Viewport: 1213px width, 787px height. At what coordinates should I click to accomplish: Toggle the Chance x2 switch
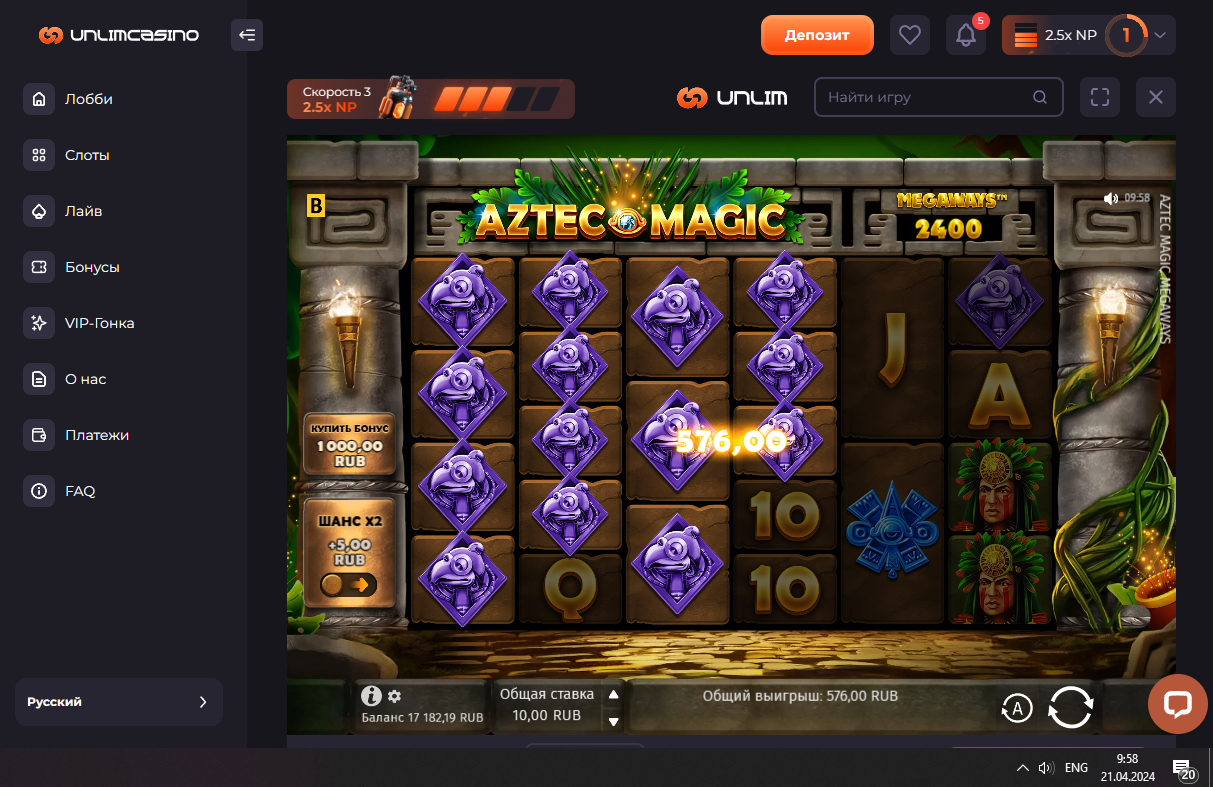(349, 584)
